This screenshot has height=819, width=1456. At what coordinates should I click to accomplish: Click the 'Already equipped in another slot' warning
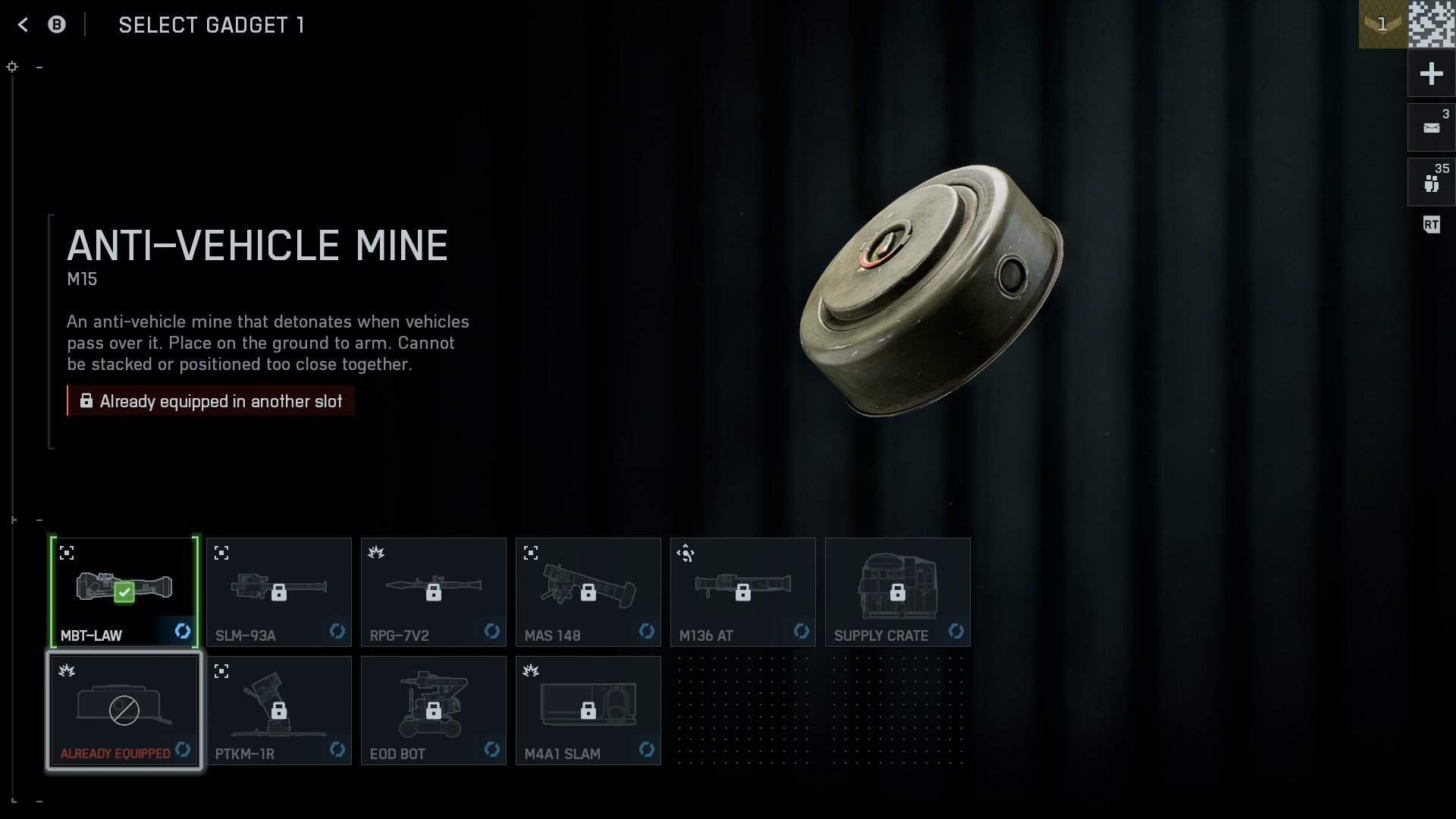click(211, 401)
